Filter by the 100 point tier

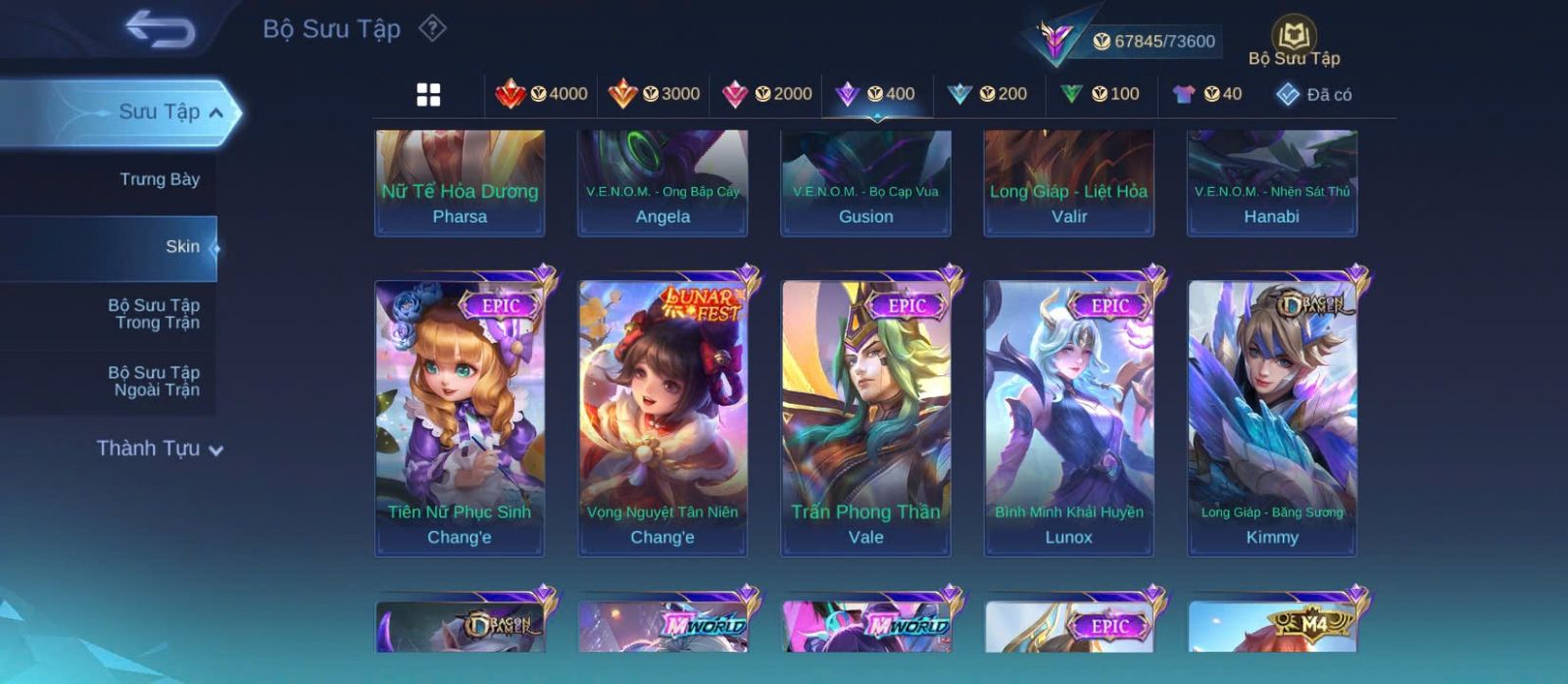[1100, 94]
